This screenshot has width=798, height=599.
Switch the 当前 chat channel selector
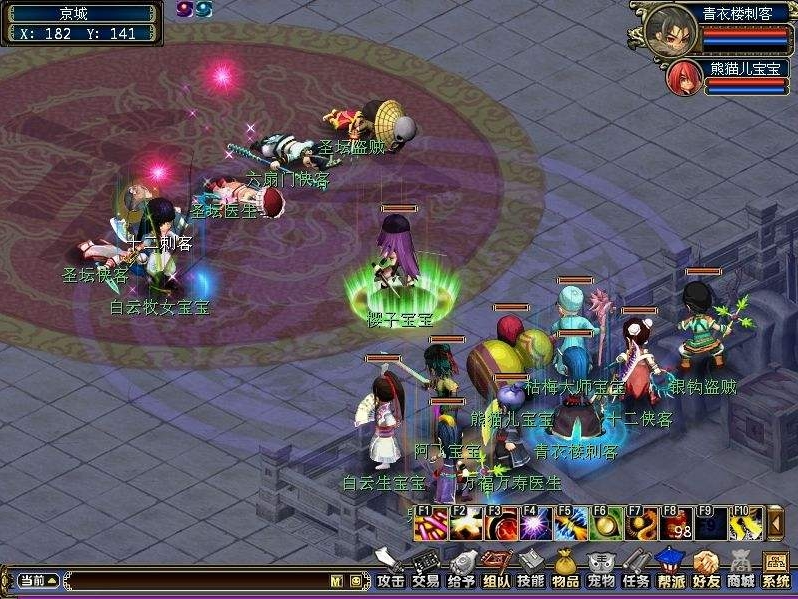38,580
